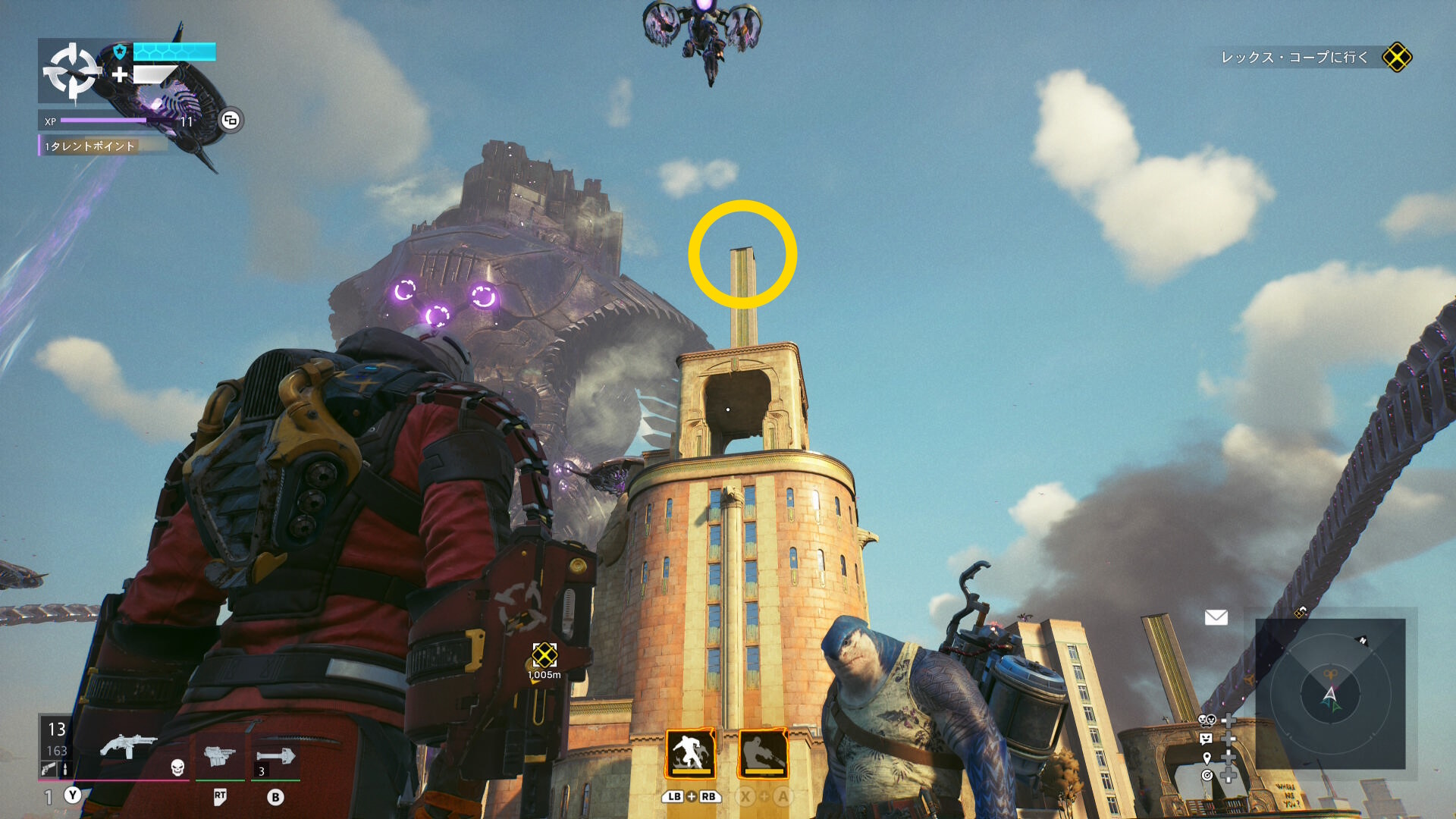Viewport: 1456px width, 819px height.
Task: Open the talent point notification
Action: click(89, 146)
